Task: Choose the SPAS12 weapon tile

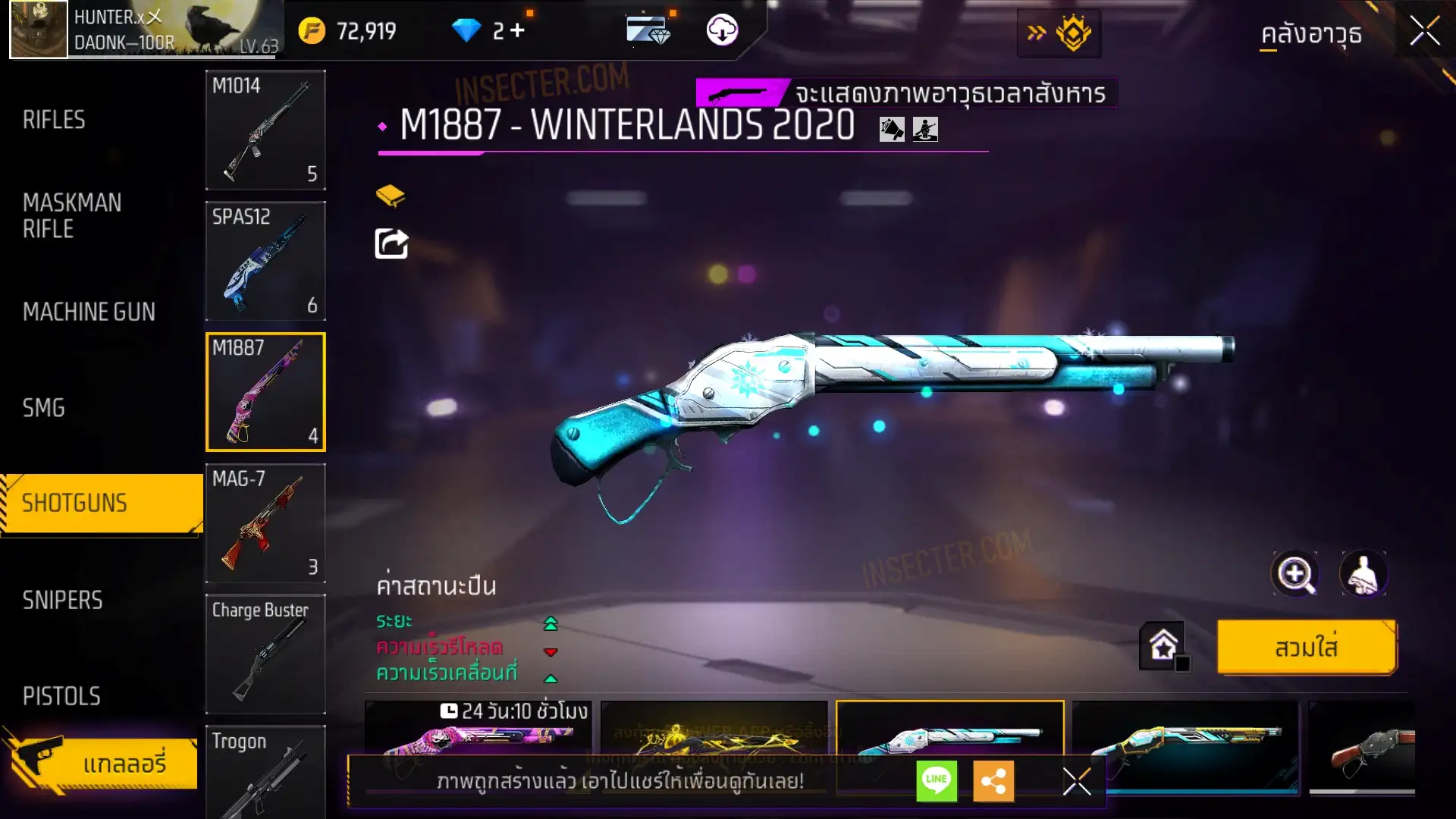Action: click(265, 261)
